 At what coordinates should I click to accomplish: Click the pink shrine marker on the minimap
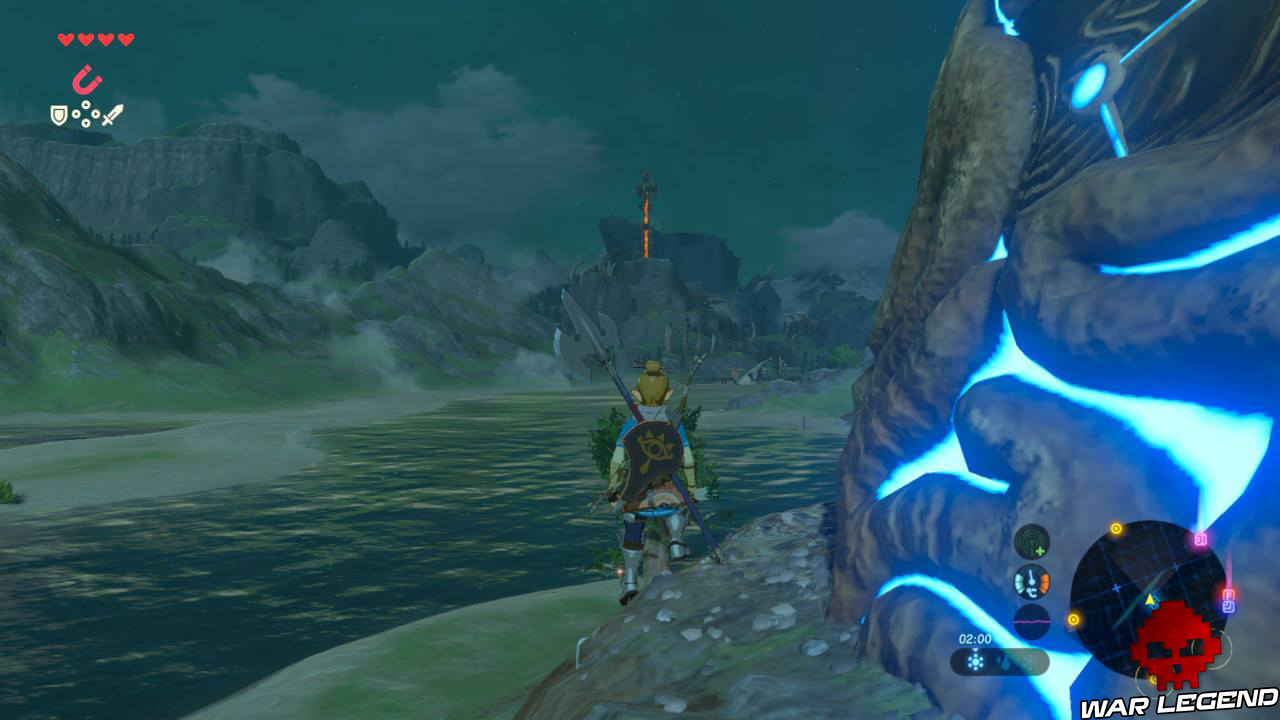pyautogui.click(x=1199, y=540)
